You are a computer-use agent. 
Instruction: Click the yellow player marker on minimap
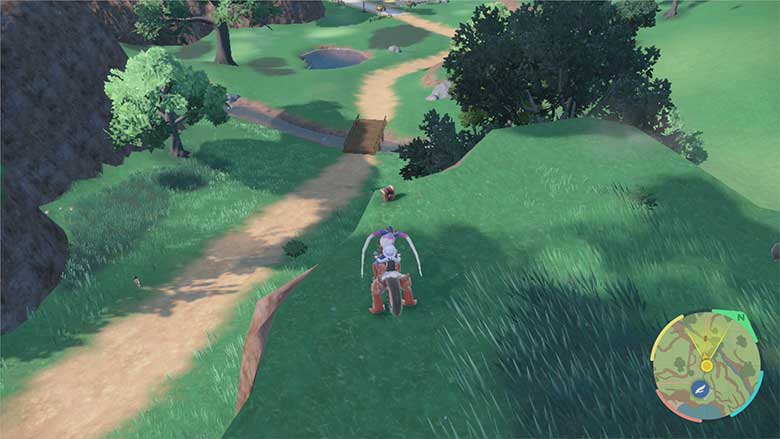pos(707,366)
